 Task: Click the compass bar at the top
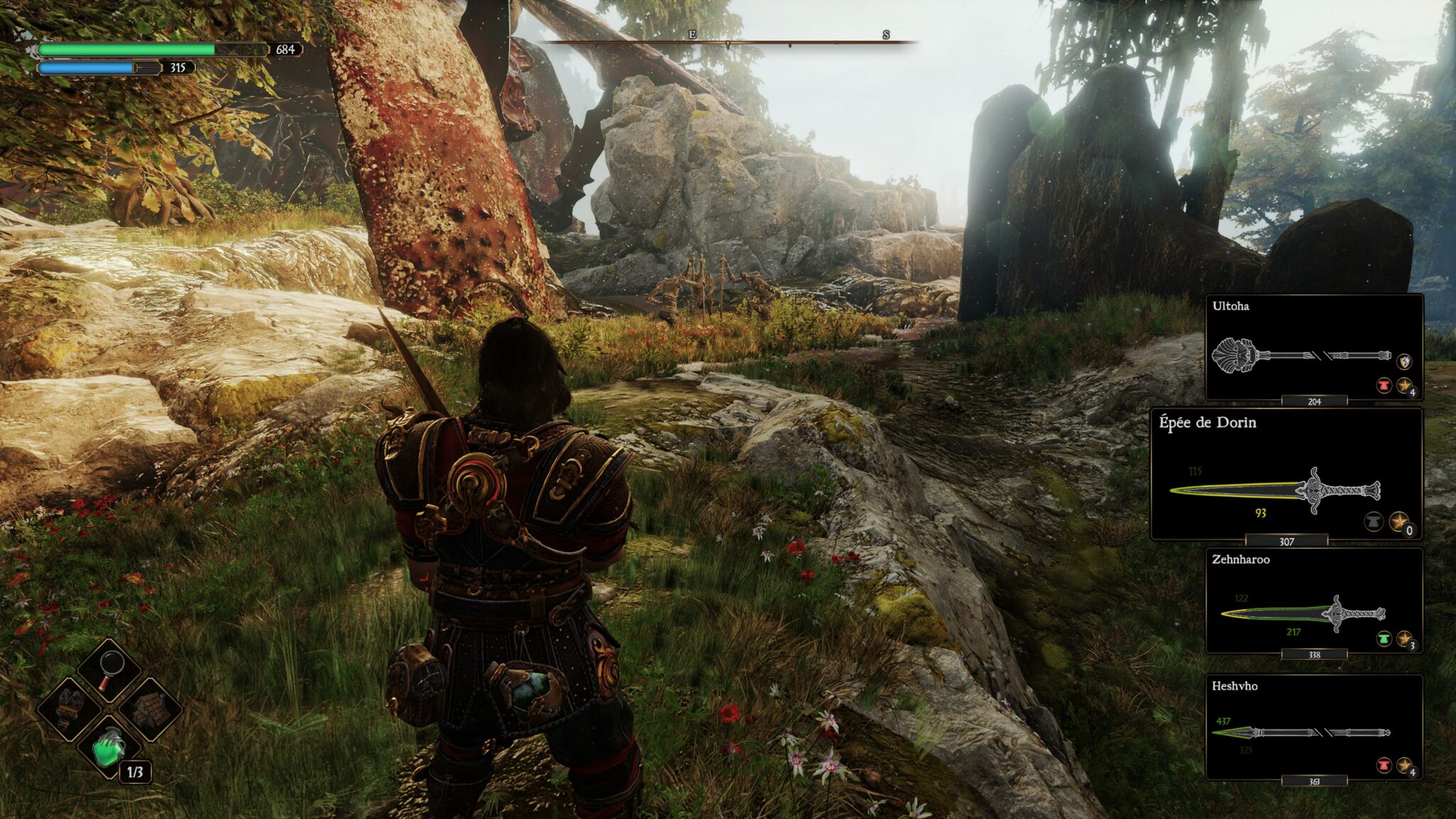pos(729,43)
